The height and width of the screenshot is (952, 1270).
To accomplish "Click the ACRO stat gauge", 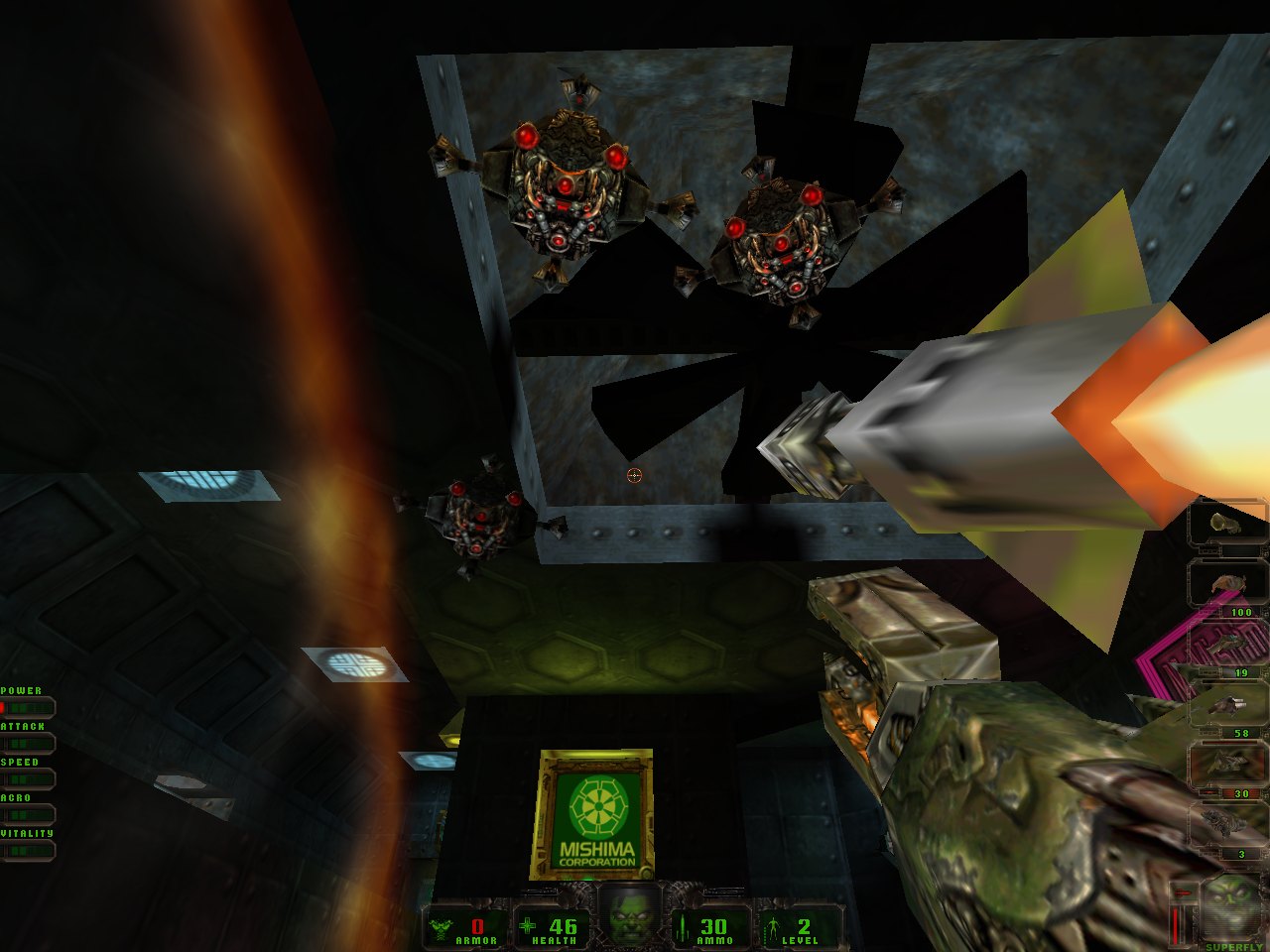I will pos(30,814).
